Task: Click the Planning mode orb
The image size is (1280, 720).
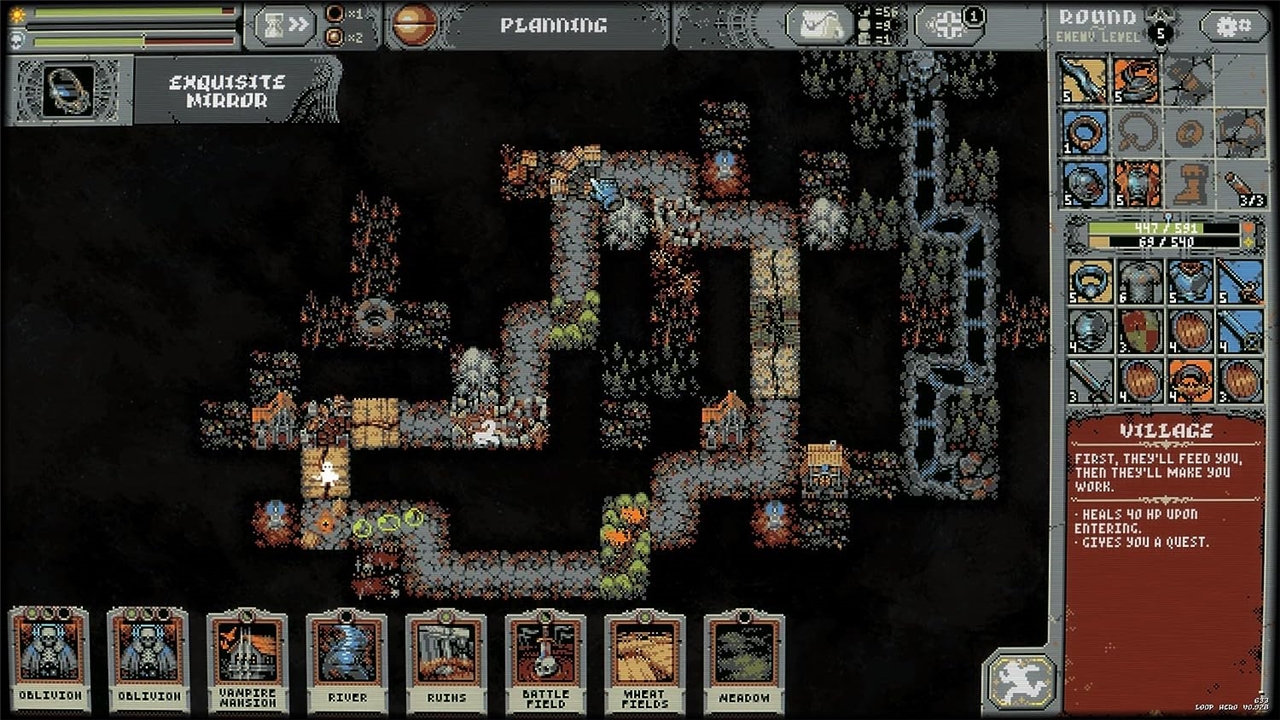Action: (414, 25)
